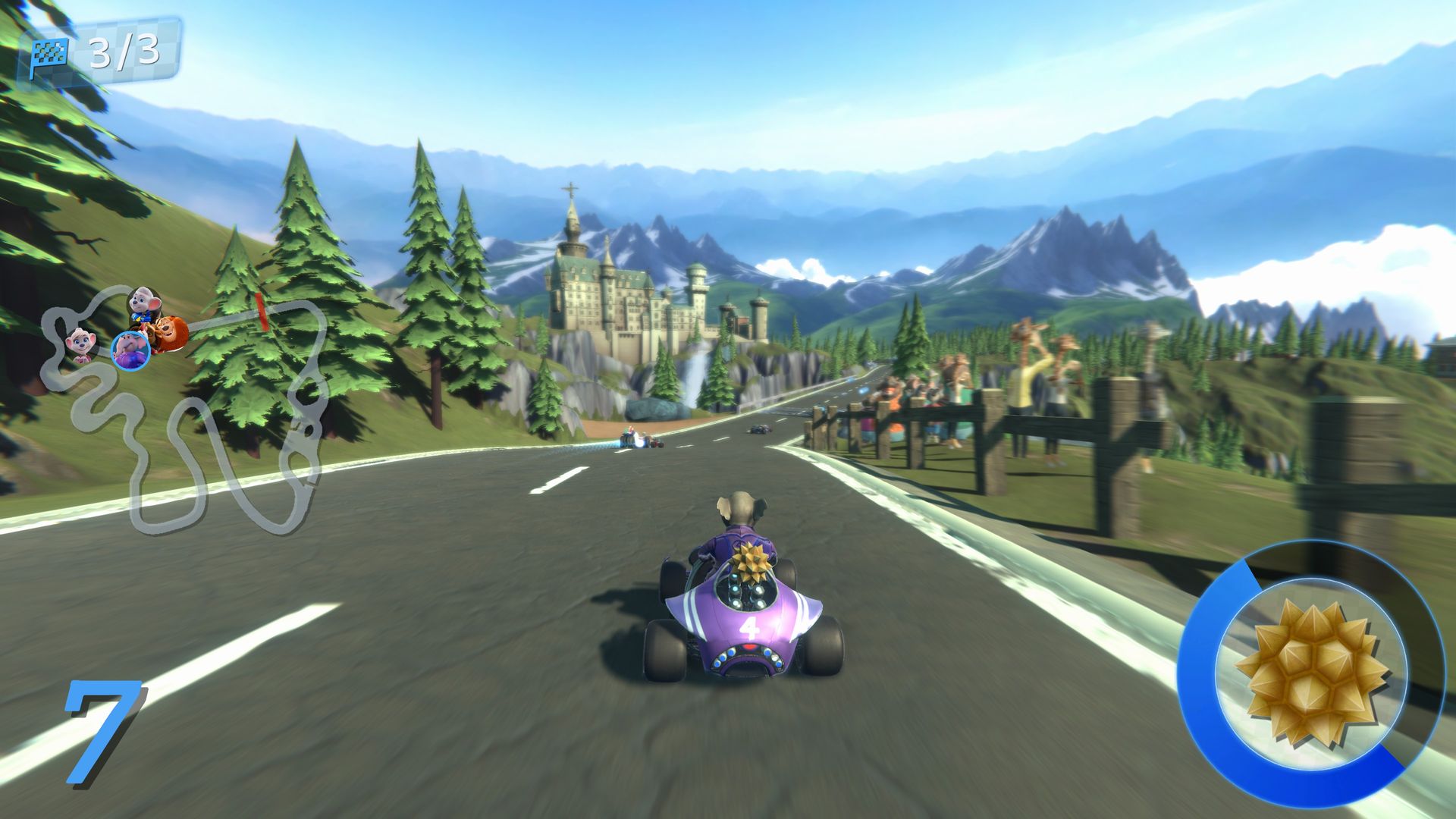Expand the lap counter 3/3 panel

pyautogui.click(x=99, y=52)
